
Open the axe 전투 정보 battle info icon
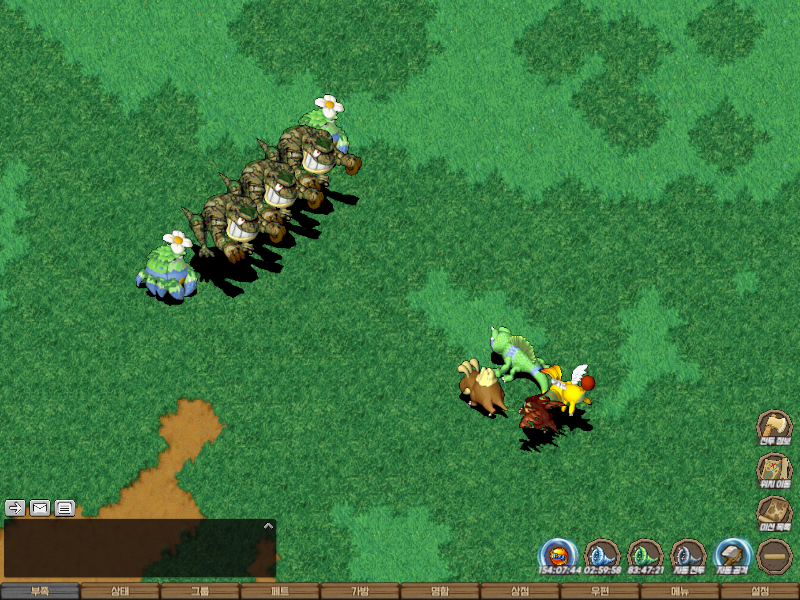click(x=774, y=426)
